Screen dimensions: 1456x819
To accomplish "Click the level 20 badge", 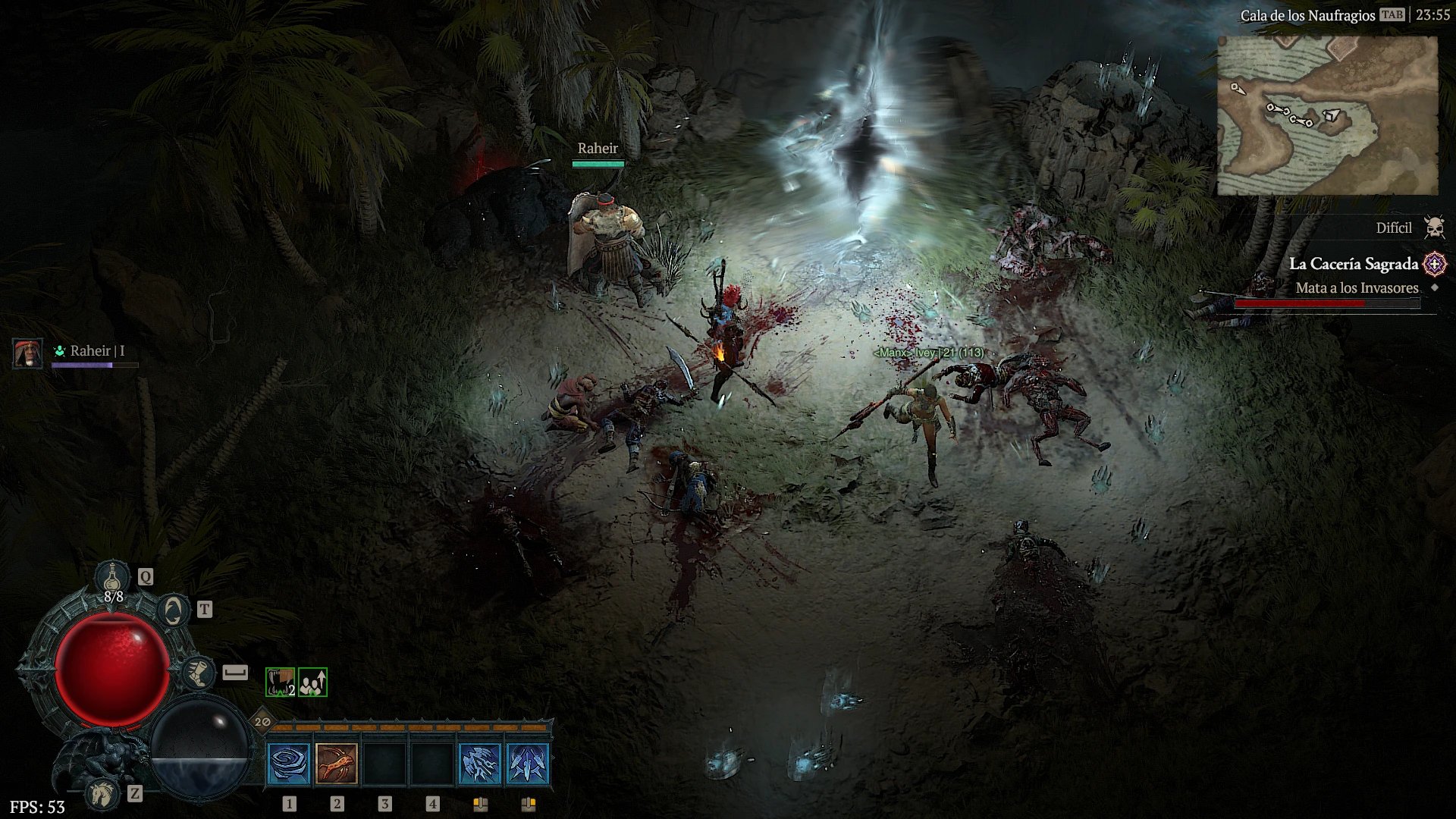I will (x=262, y=721).
